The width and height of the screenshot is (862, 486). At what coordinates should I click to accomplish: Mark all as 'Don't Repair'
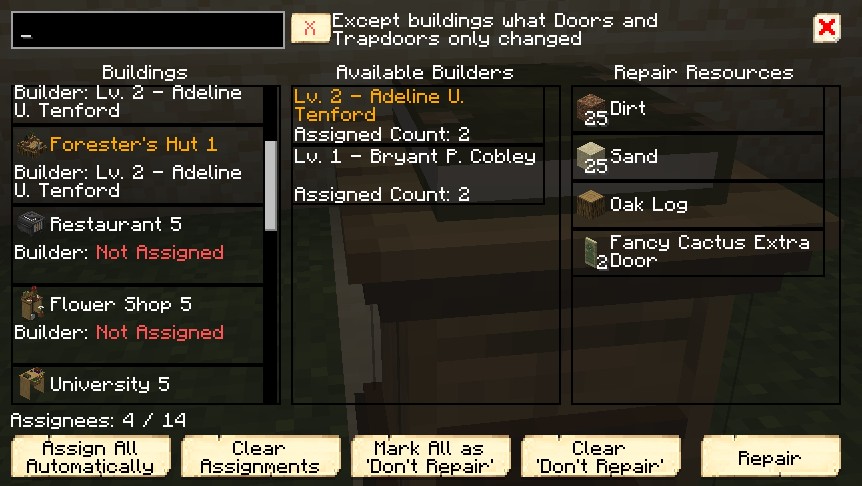tap(431, 457)
